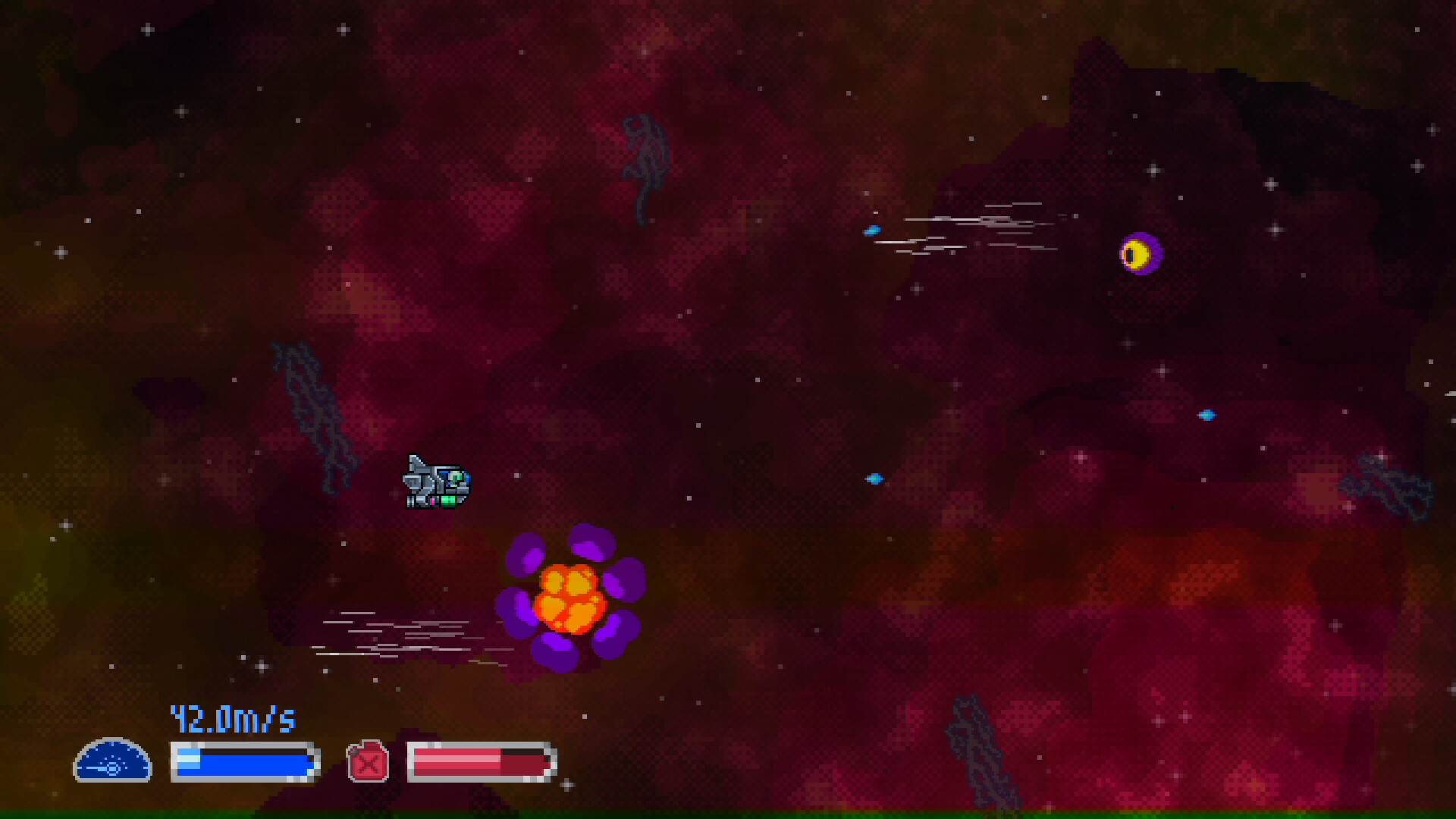Click the blue speedometer gauge icon

click(x=112, y=762)
